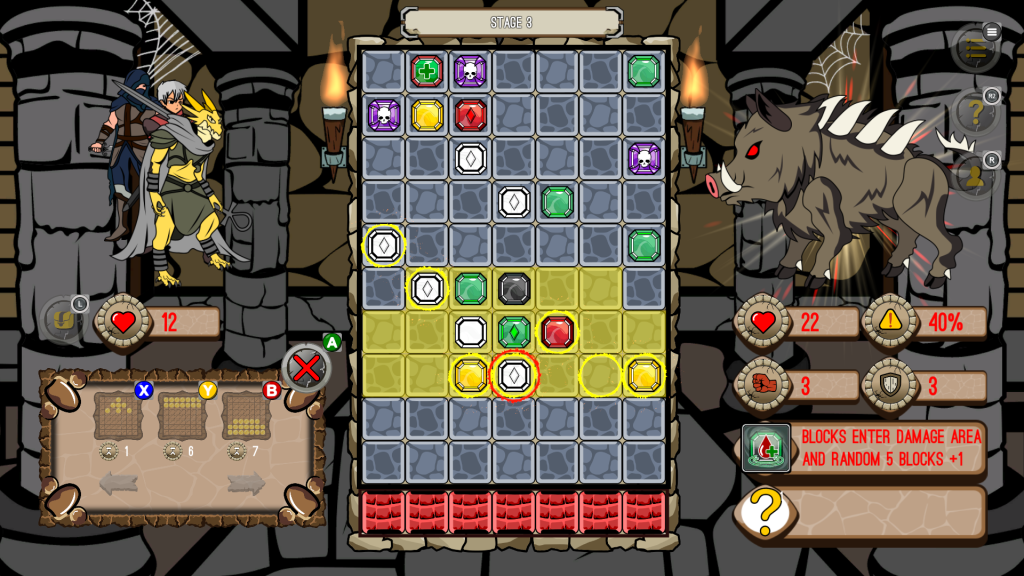Open the question mark help button
The height and width of the screenshot is (576, 1024).
976,113
